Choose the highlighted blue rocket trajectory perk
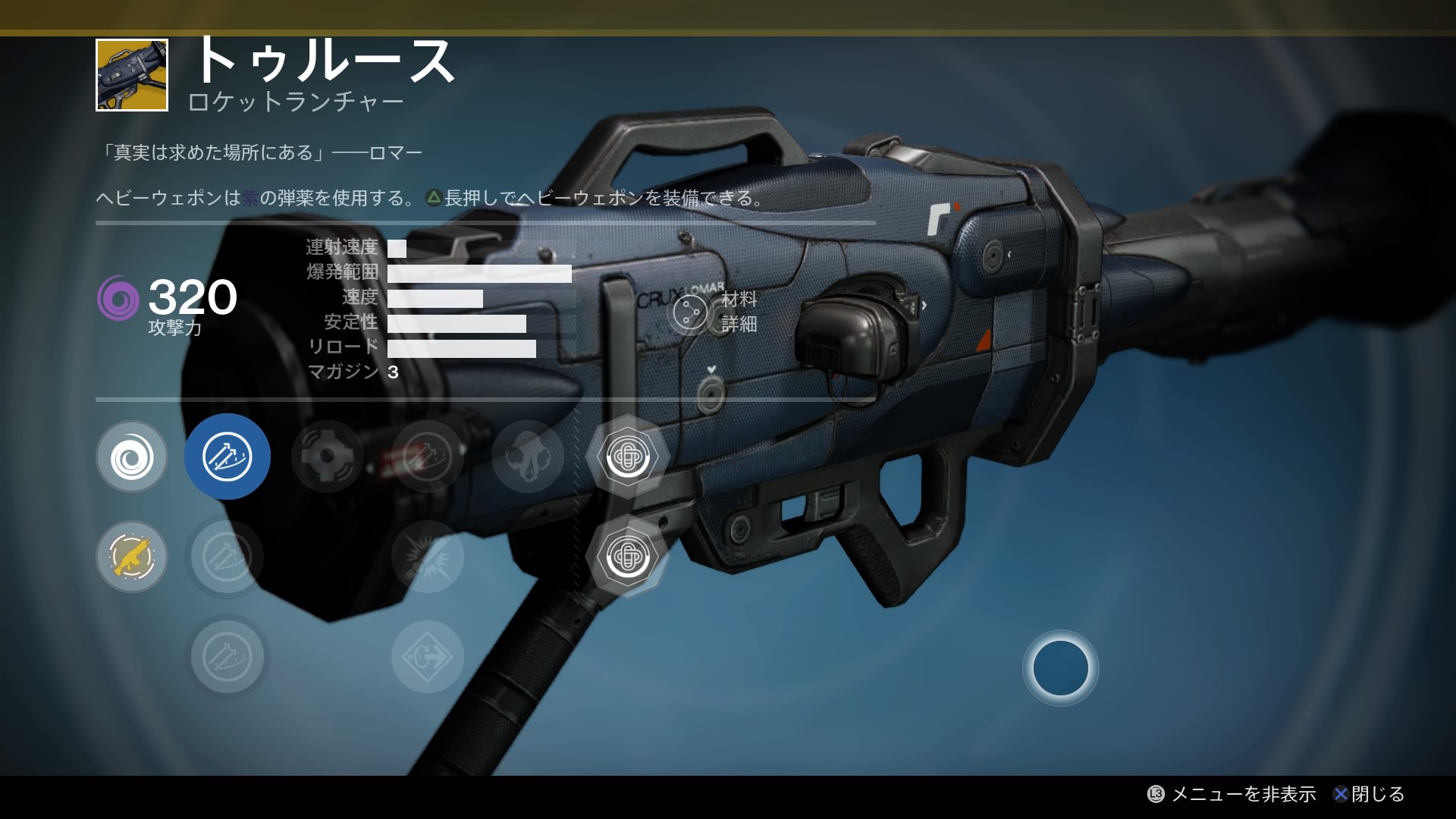Image resolution: width=1456 pixels, height=819 pixels. (x=227, y=457)
